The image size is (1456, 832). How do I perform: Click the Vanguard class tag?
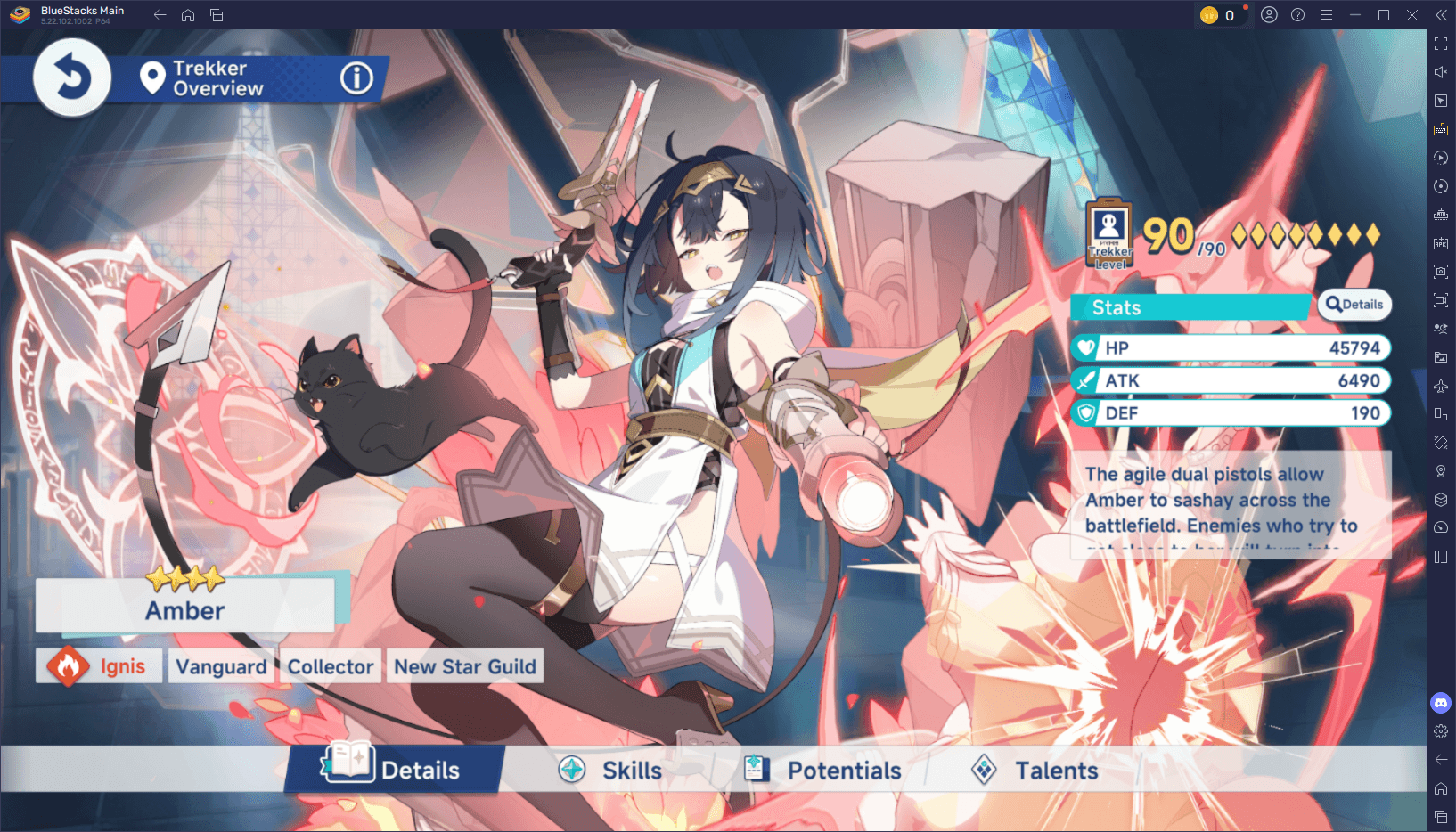[x=221, y=665]
